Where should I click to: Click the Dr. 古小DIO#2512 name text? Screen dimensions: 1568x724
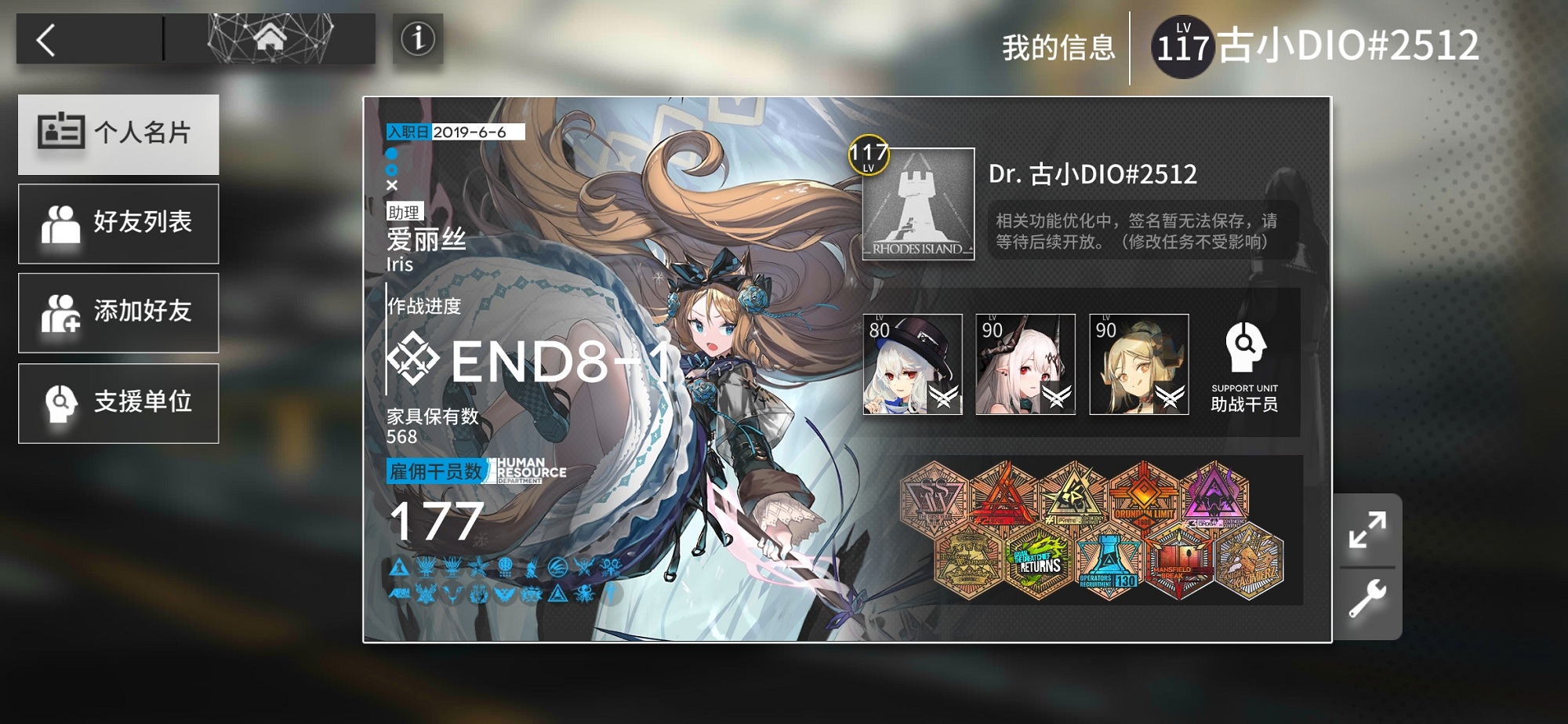(1092, 175)
